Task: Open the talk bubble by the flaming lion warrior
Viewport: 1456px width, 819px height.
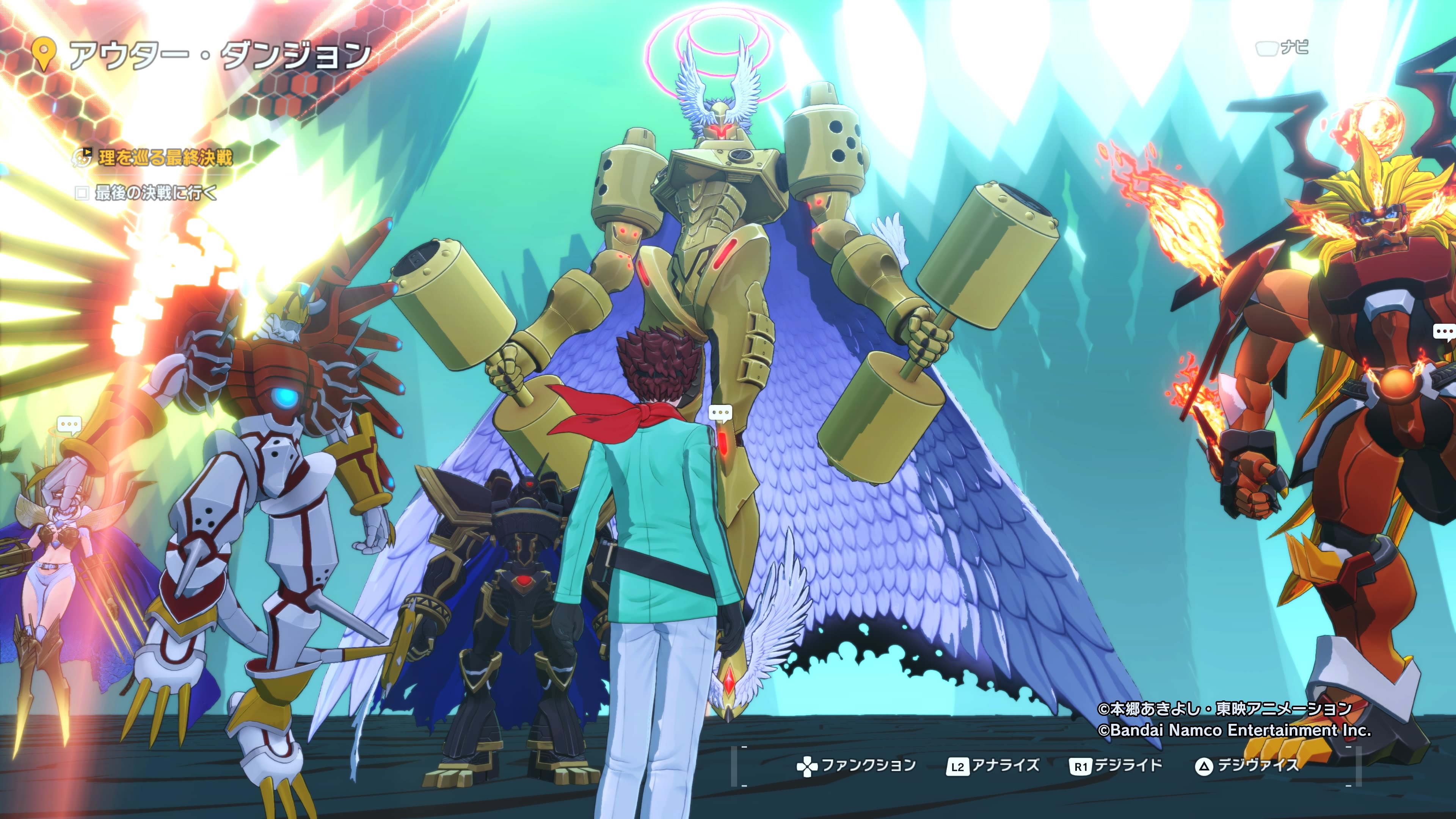Action: (1445, 332)
